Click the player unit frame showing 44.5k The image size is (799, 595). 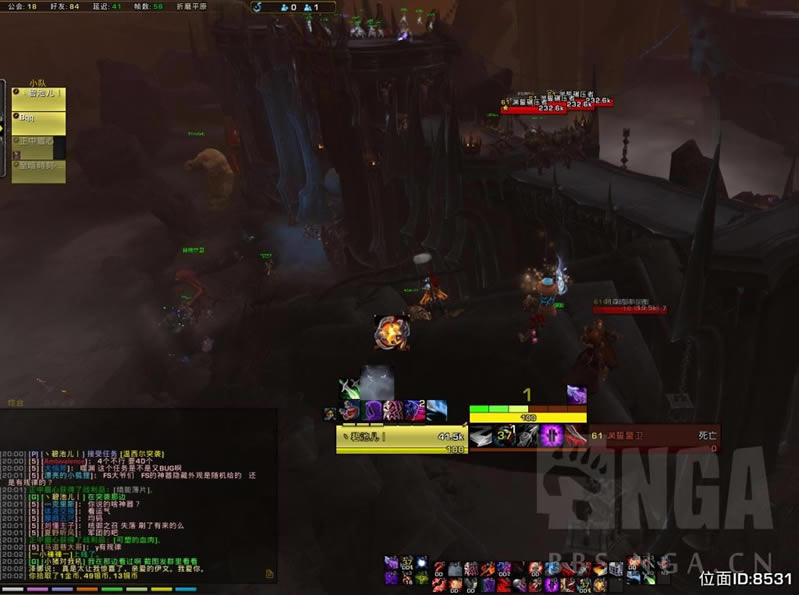401,437
